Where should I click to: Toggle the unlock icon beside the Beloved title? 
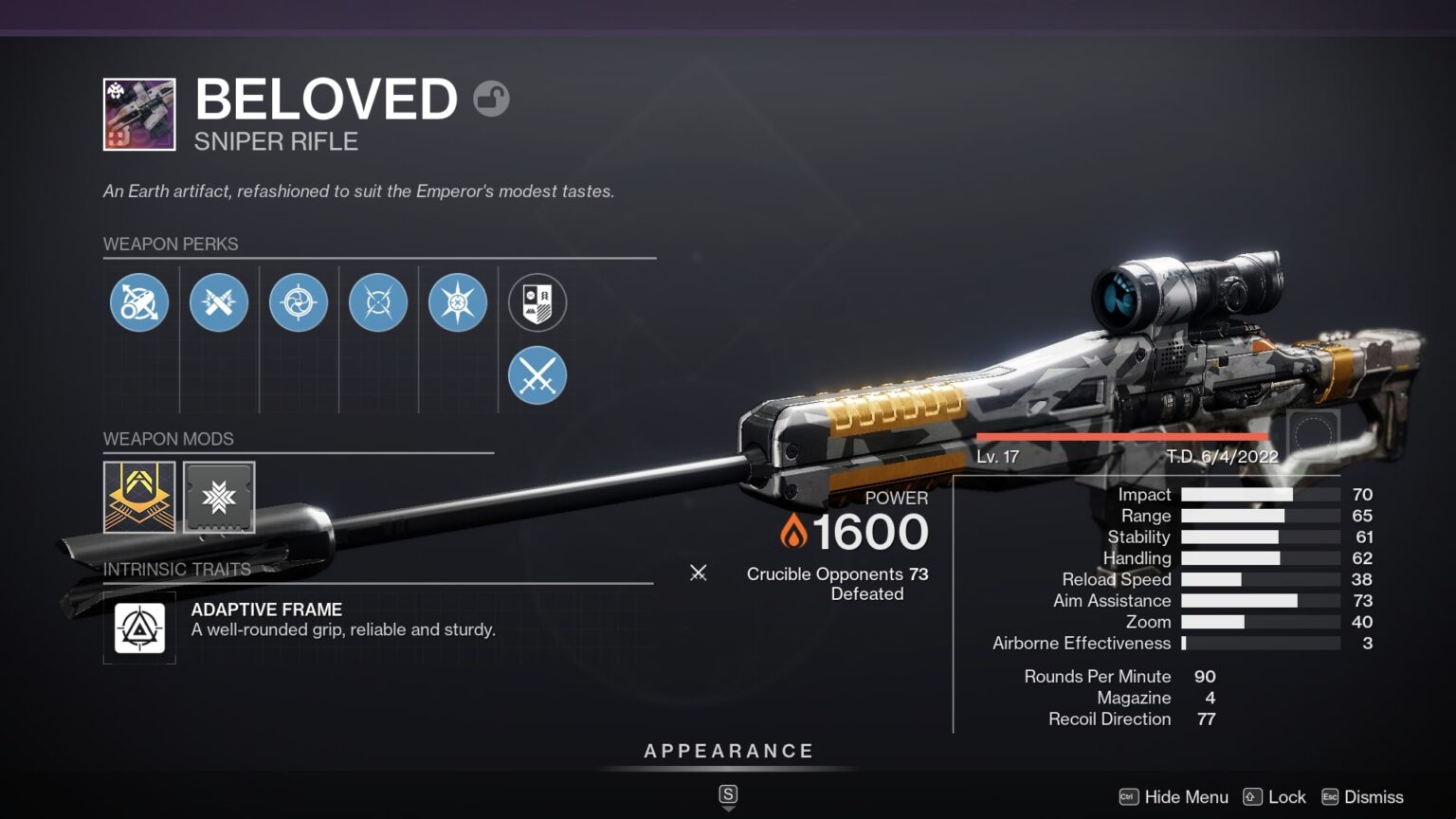pos(492,98)
